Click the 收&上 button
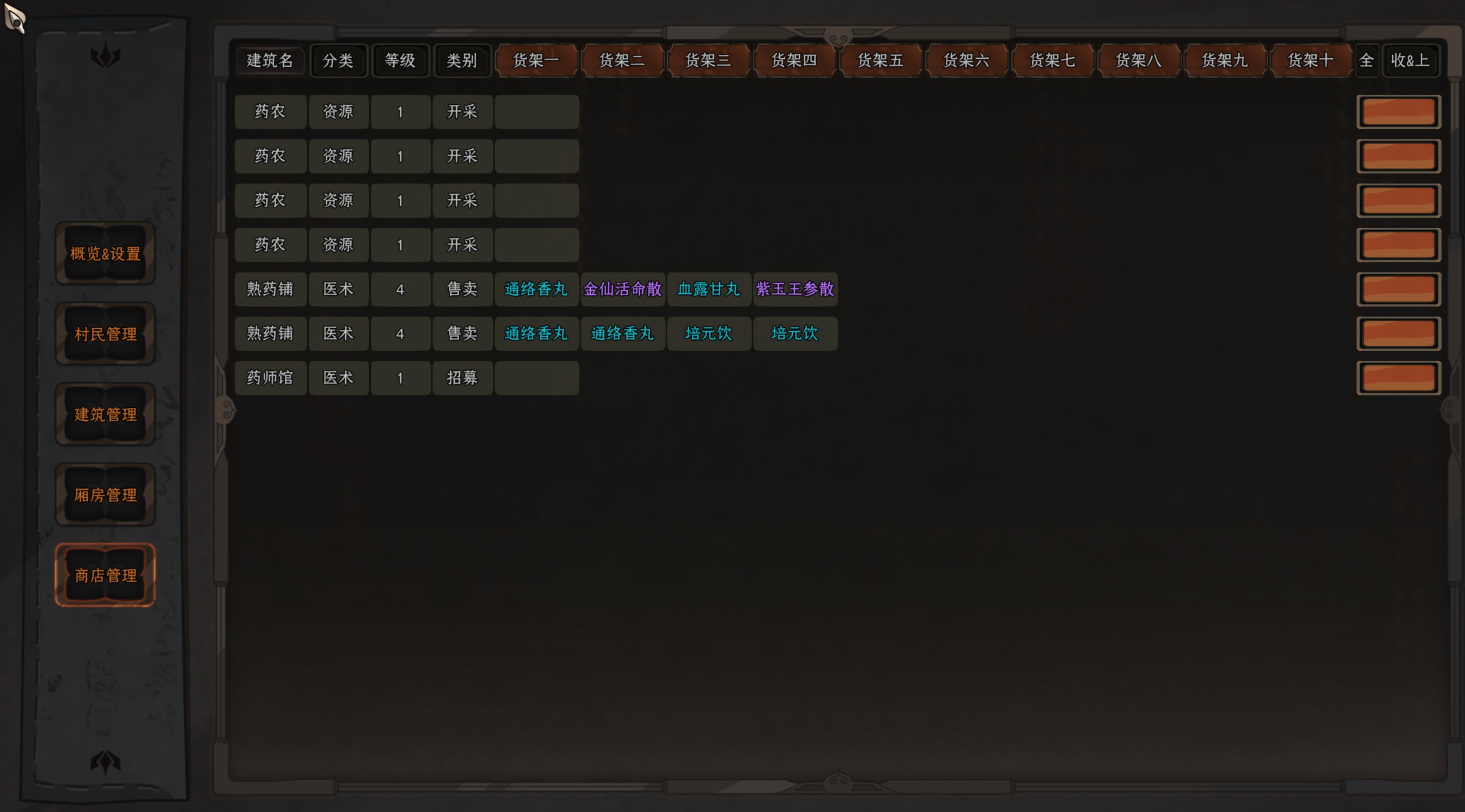1465x812 pixels. pos(1411,61)
